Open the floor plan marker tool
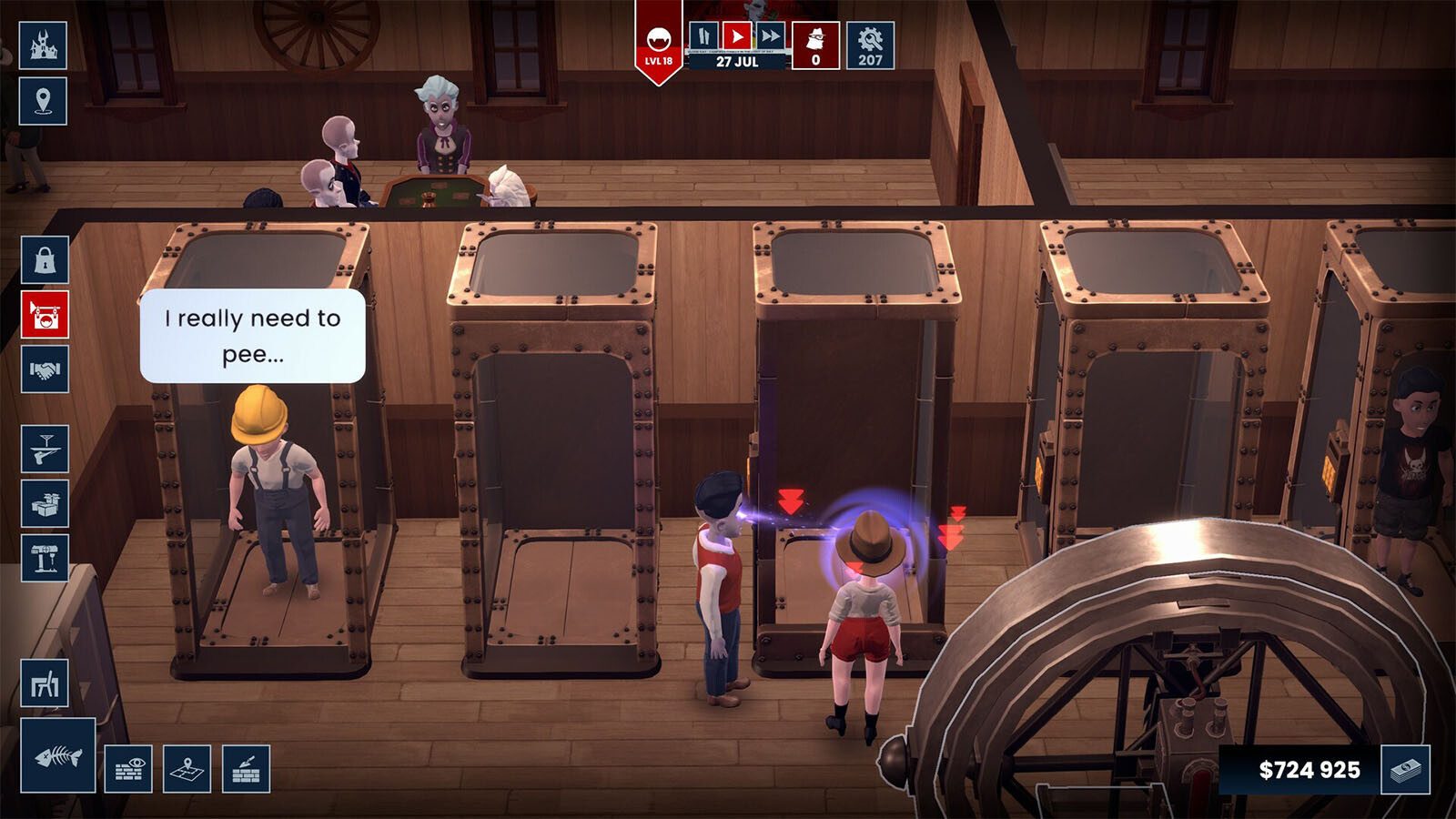This screenshot has height=819, width=1456. pyautogui.click(x=187, y=769)
